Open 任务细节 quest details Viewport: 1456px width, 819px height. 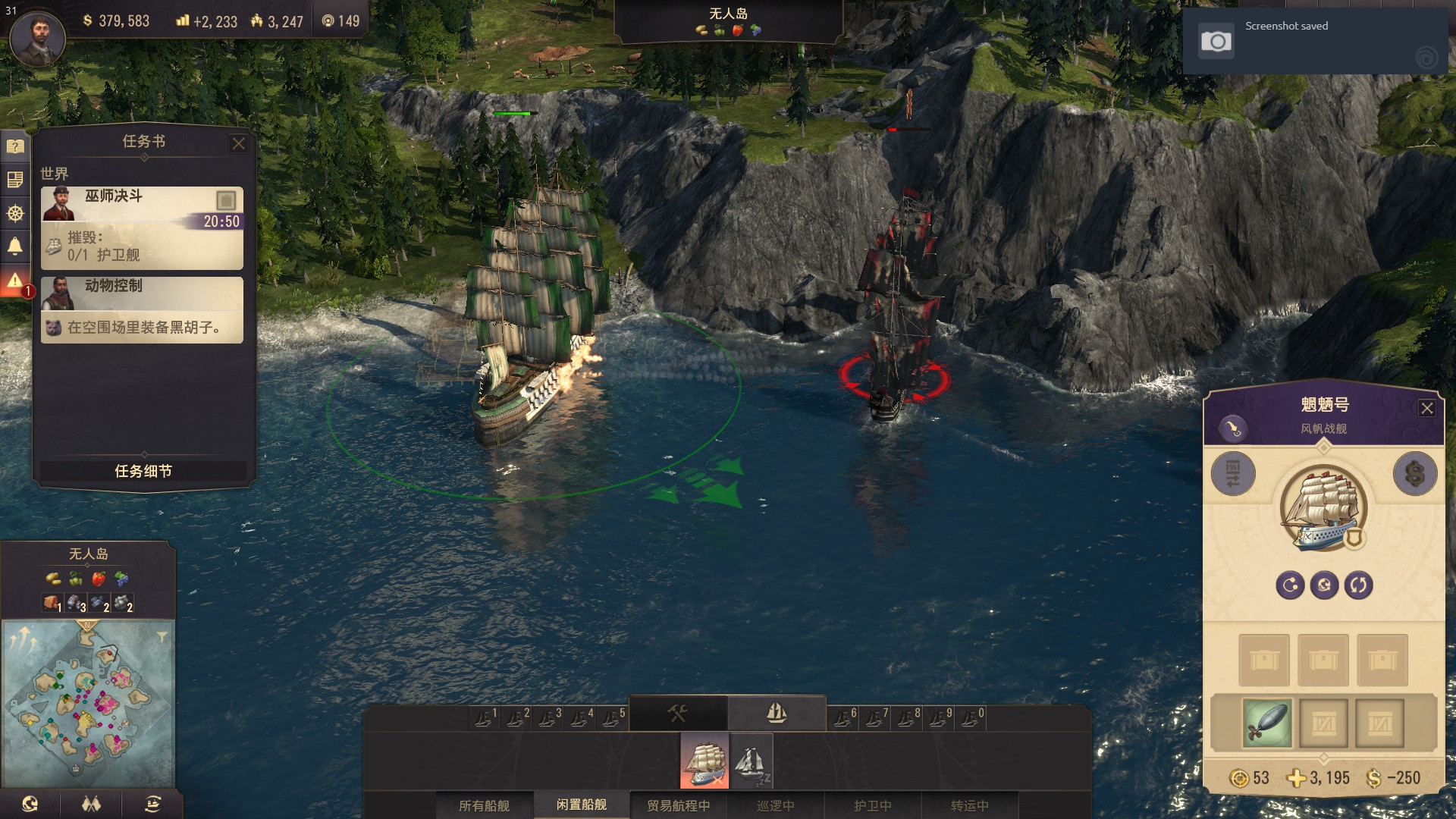(143, 471)
